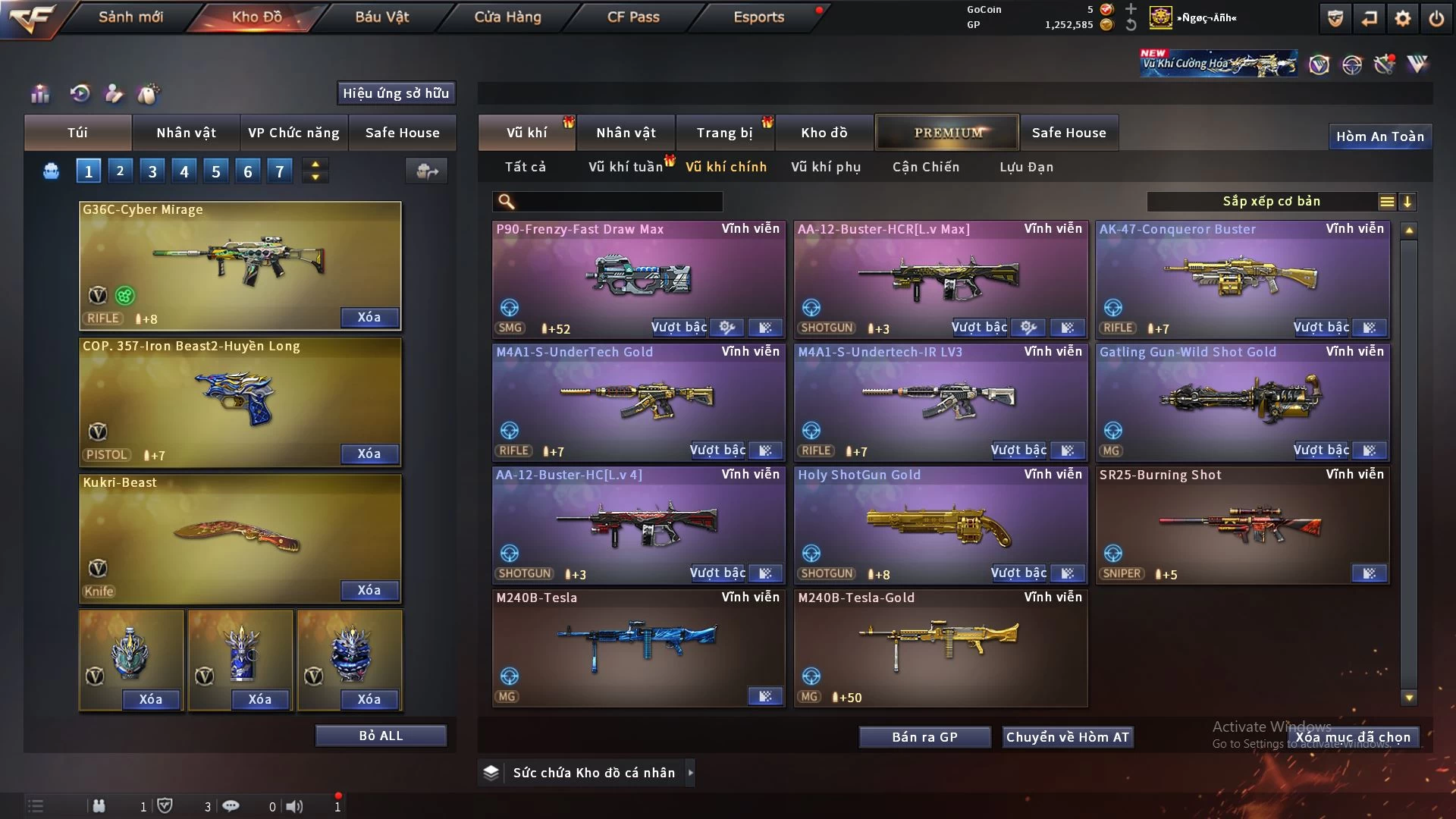Open the gear settings icon
The image size is (1456, 819).
tap(1402, 18)
